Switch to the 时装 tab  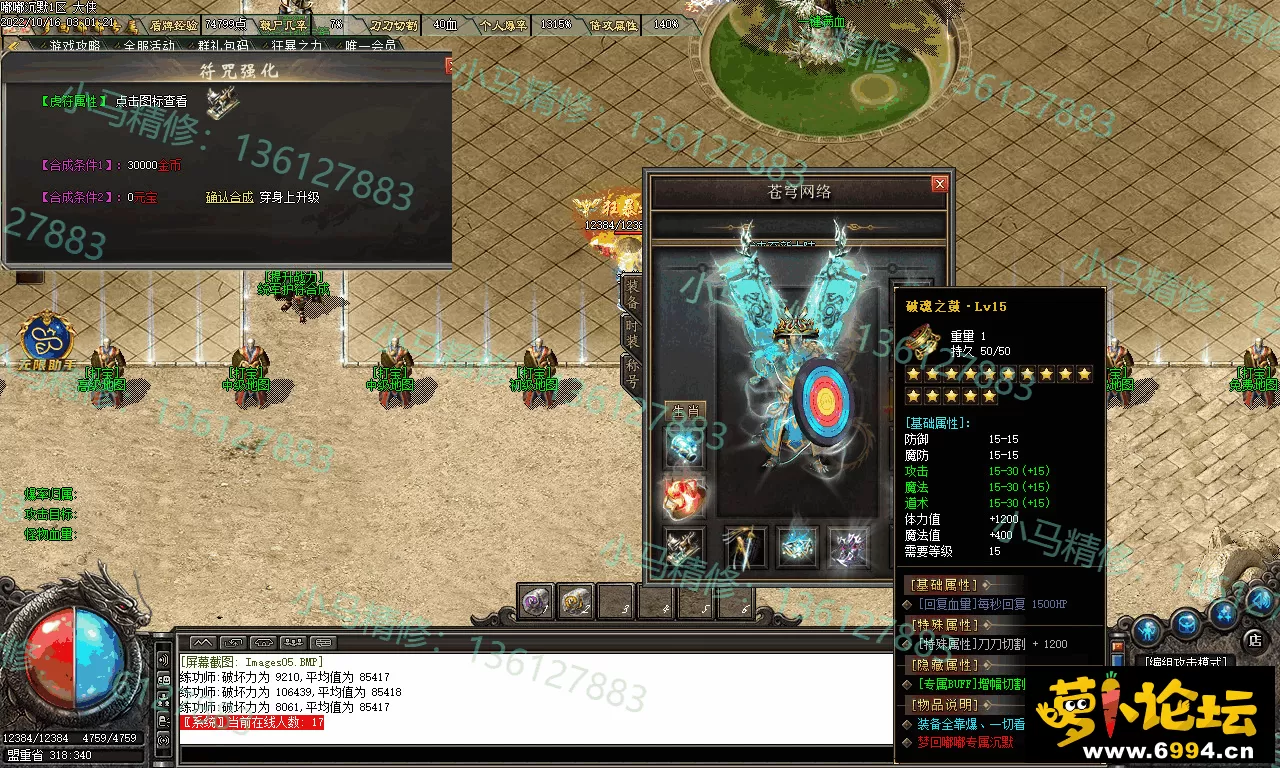[x=632, y=333]
